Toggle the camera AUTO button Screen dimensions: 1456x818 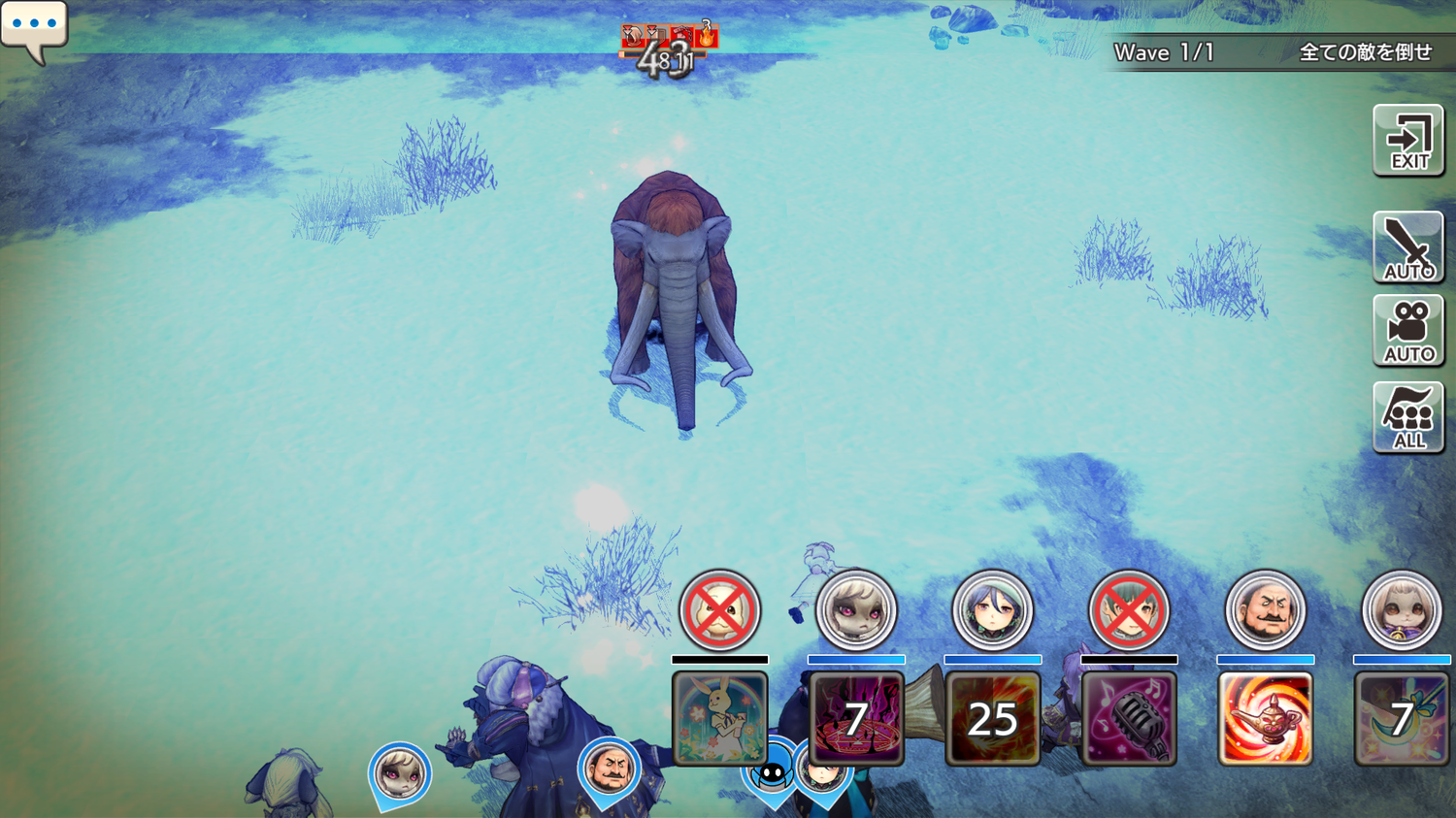click(x=1408, y=331)
